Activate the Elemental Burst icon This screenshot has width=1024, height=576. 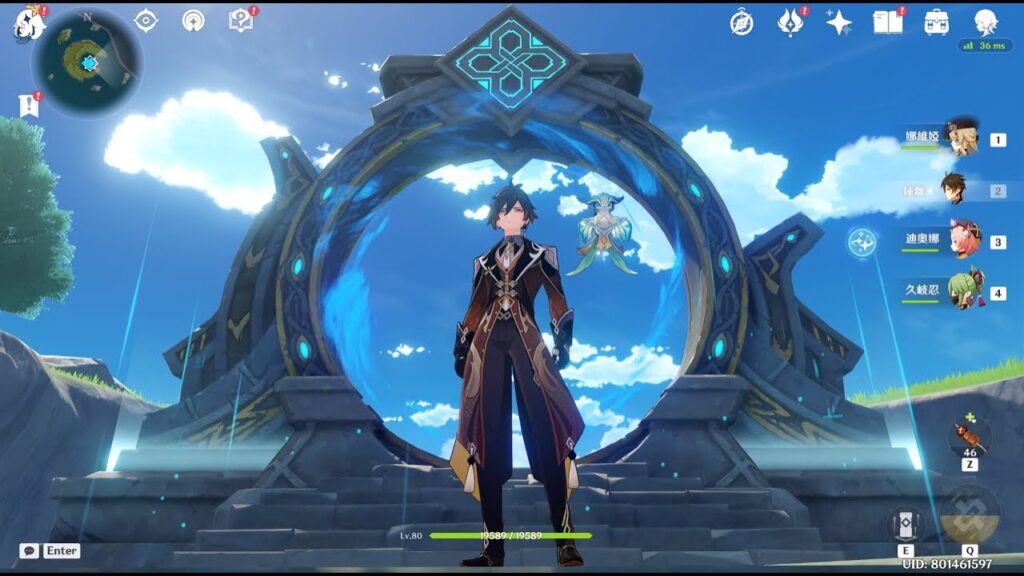click(969, 514)
